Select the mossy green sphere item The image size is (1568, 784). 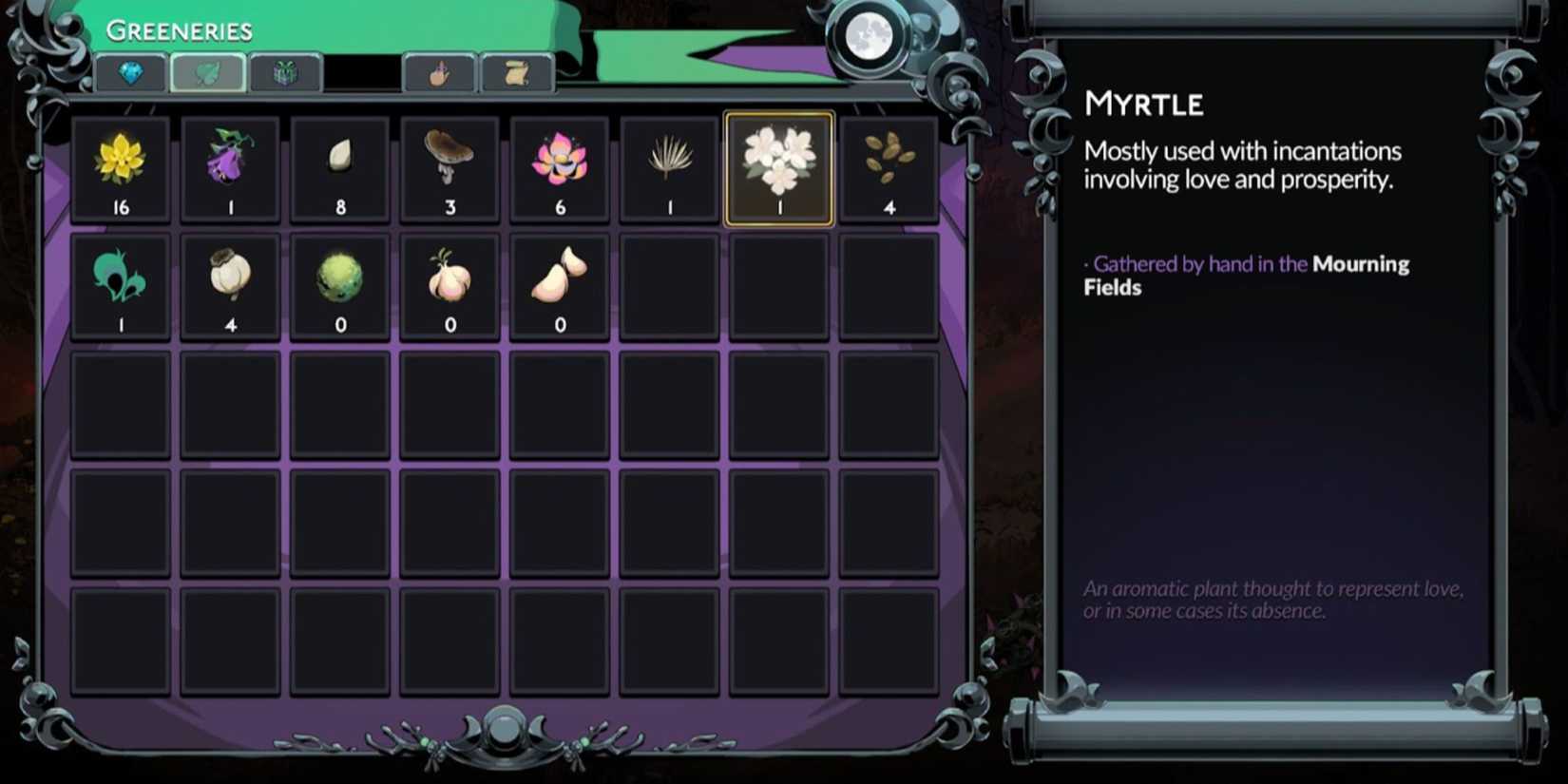point(340,280)
